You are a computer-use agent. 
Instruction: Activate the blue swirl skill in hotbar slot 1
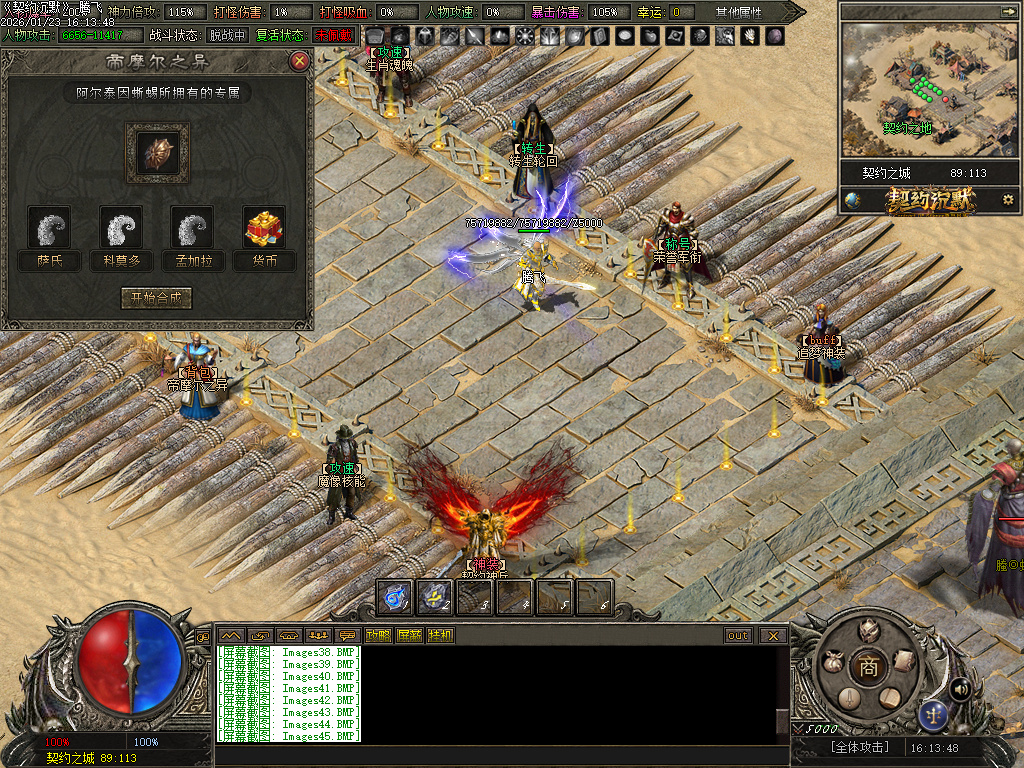[395, 597]
